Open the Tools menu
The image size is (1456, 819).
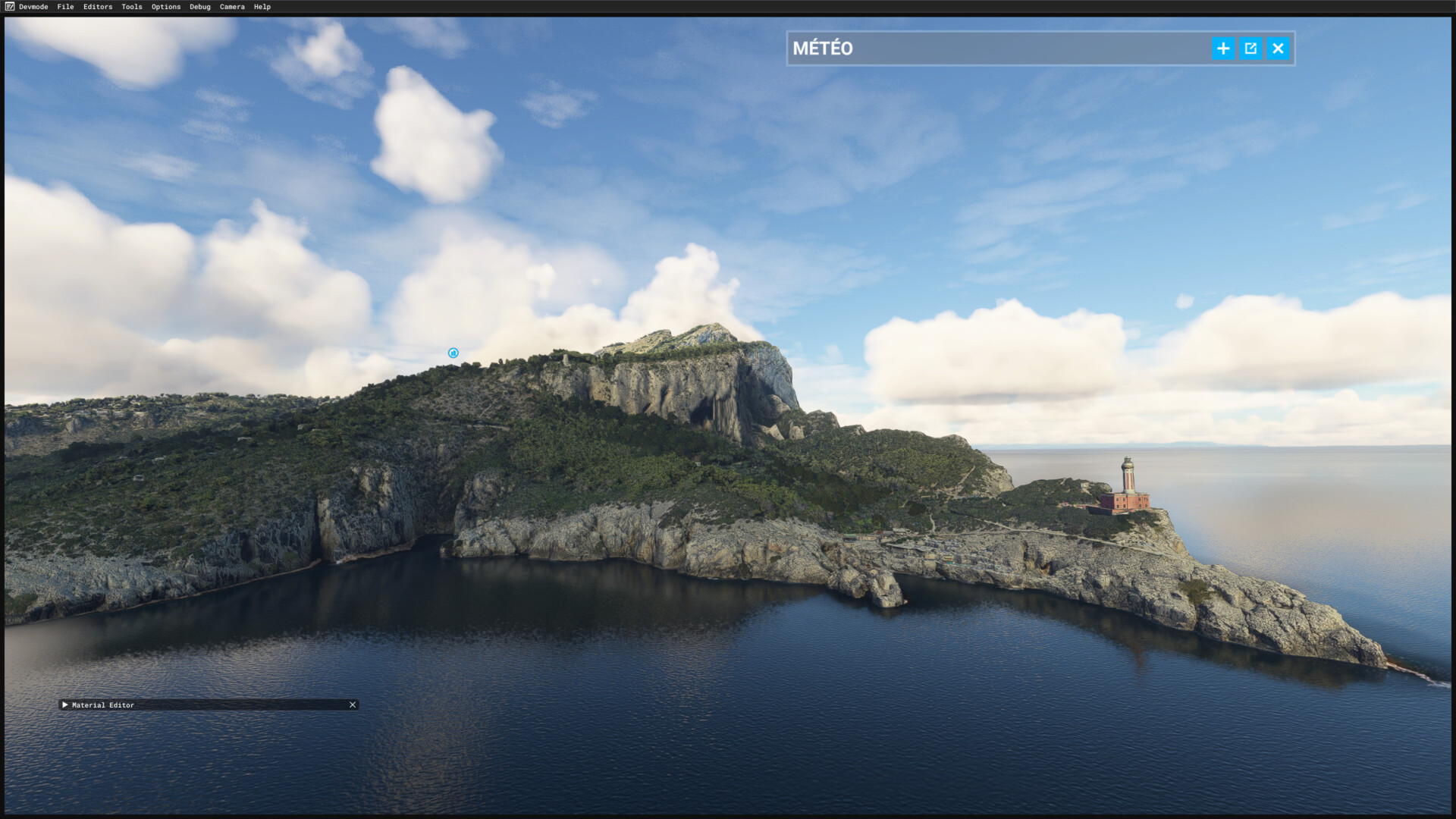(132, 7)
